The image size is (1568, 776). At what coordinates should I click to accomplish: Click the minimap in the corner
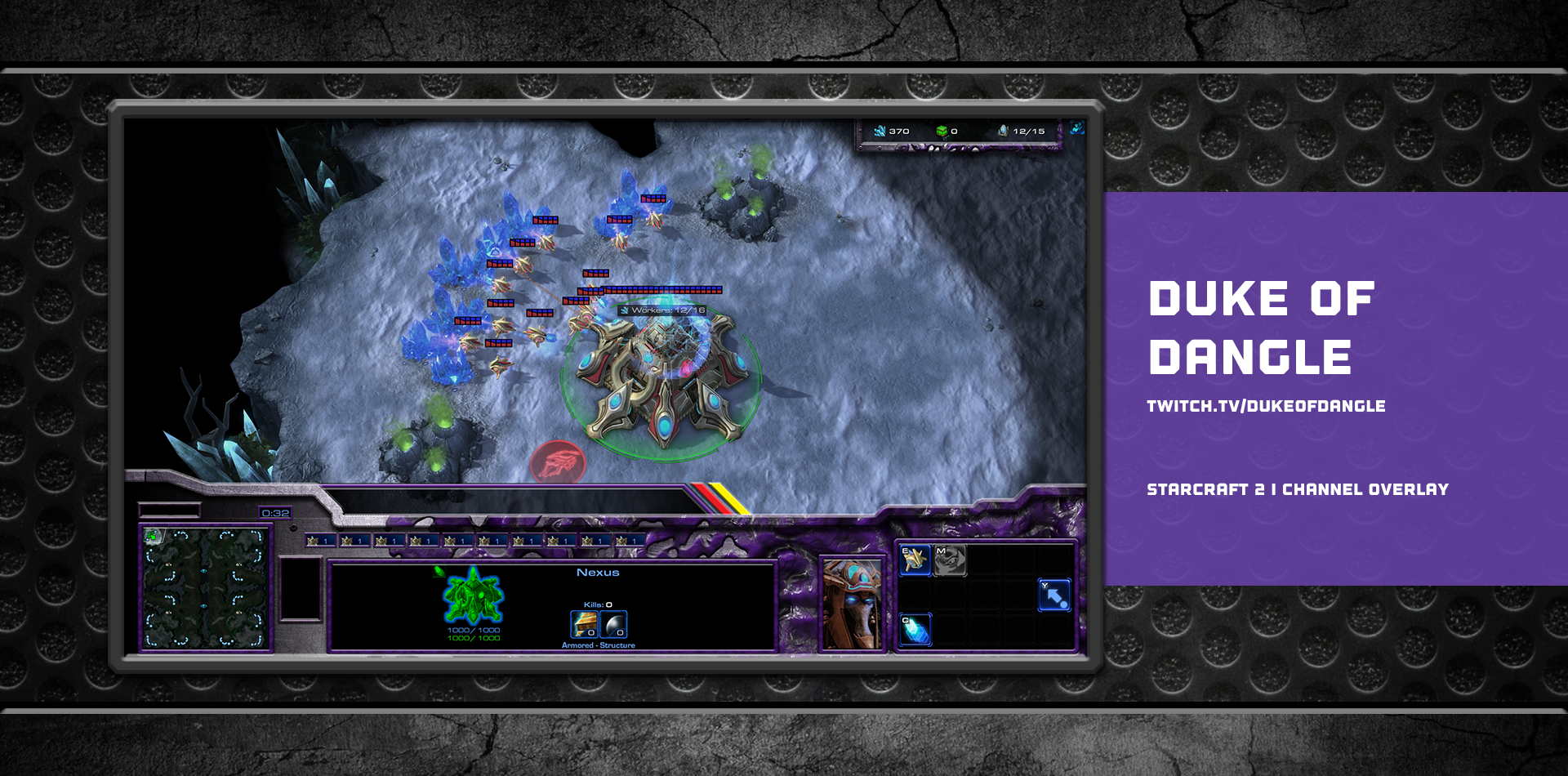tap(205, 588)
